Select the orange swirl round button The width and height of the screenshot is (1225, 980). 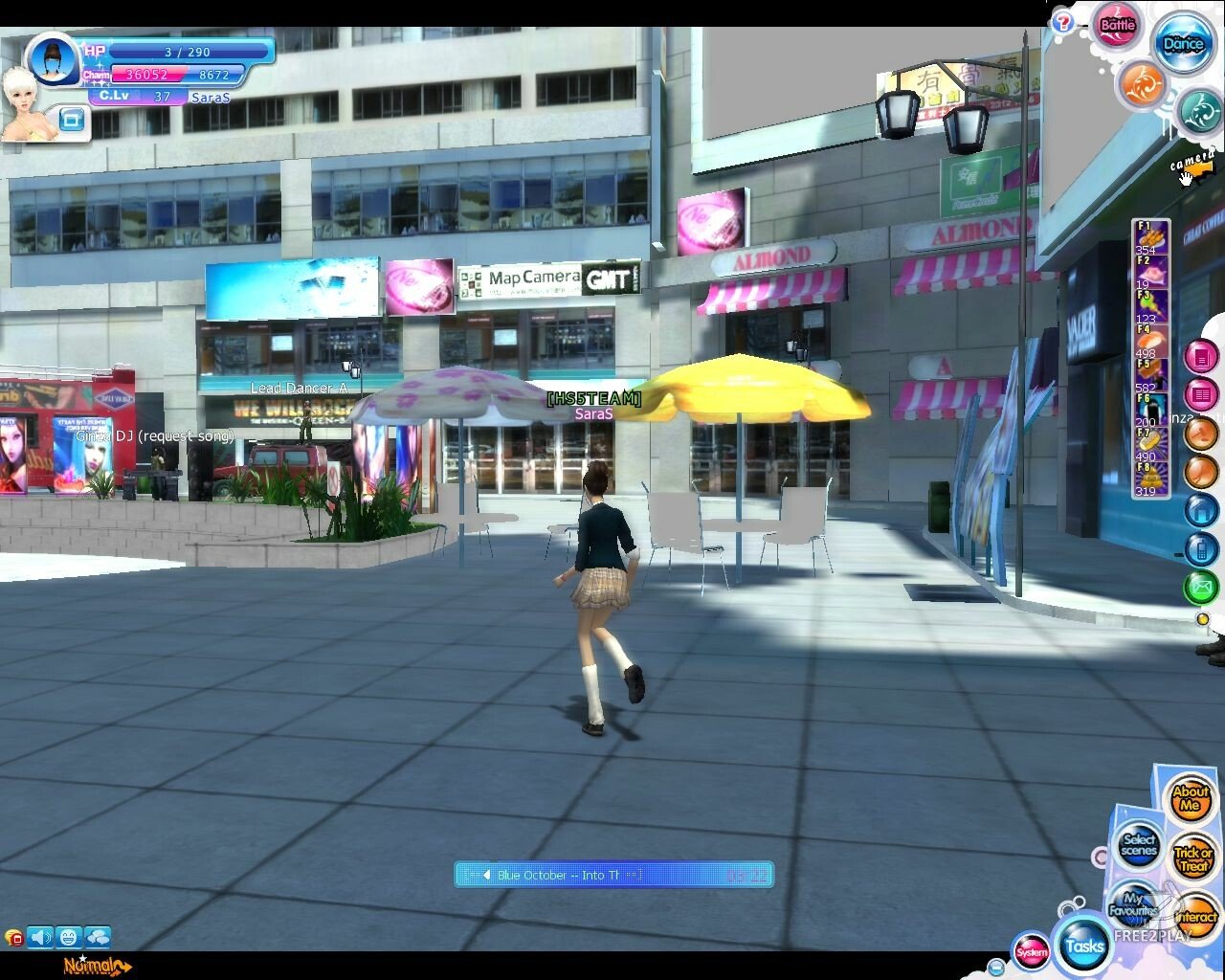[x=1142, y=84]
